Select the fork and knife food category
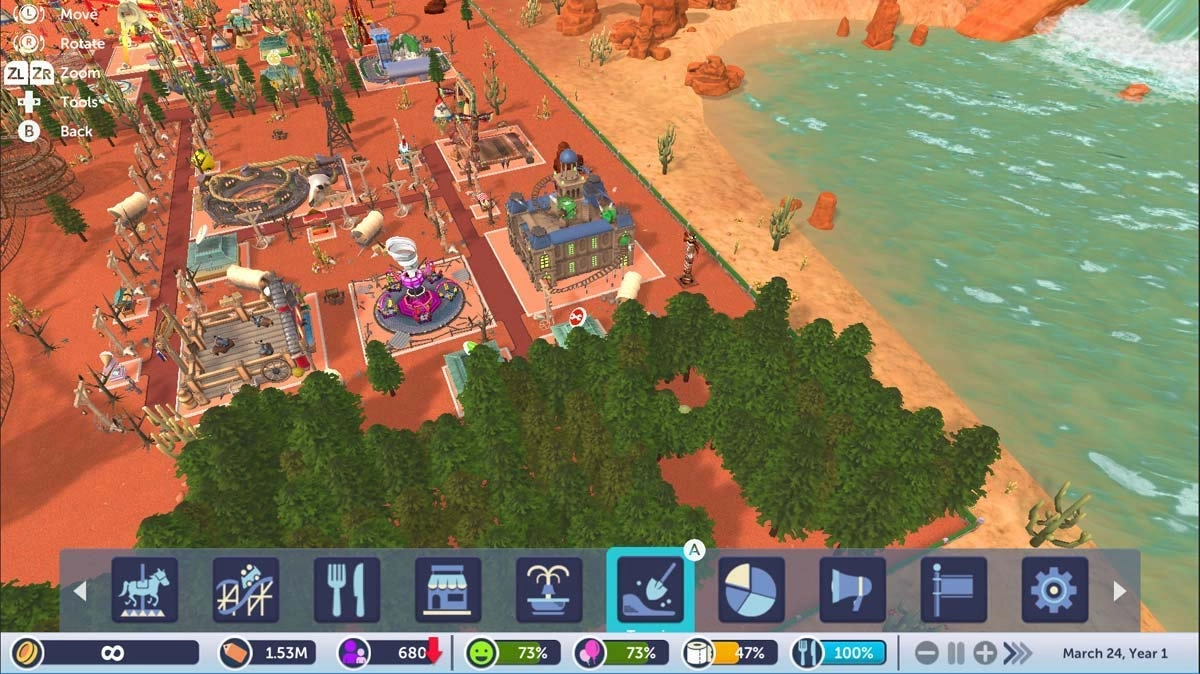 347,590
